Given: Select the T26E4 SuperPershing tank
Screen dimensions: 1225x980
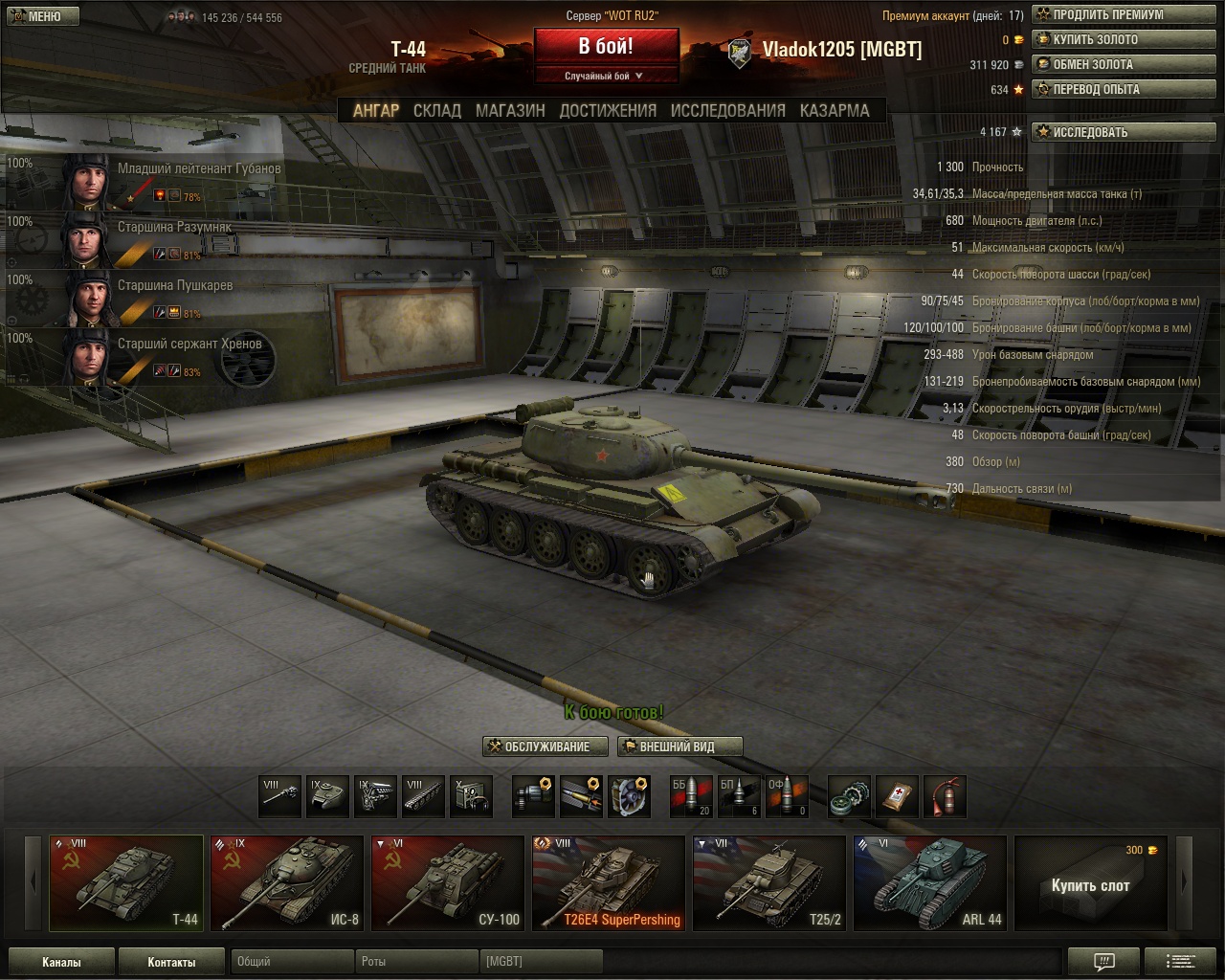Looking at the screenshot, I should point(608,883).
